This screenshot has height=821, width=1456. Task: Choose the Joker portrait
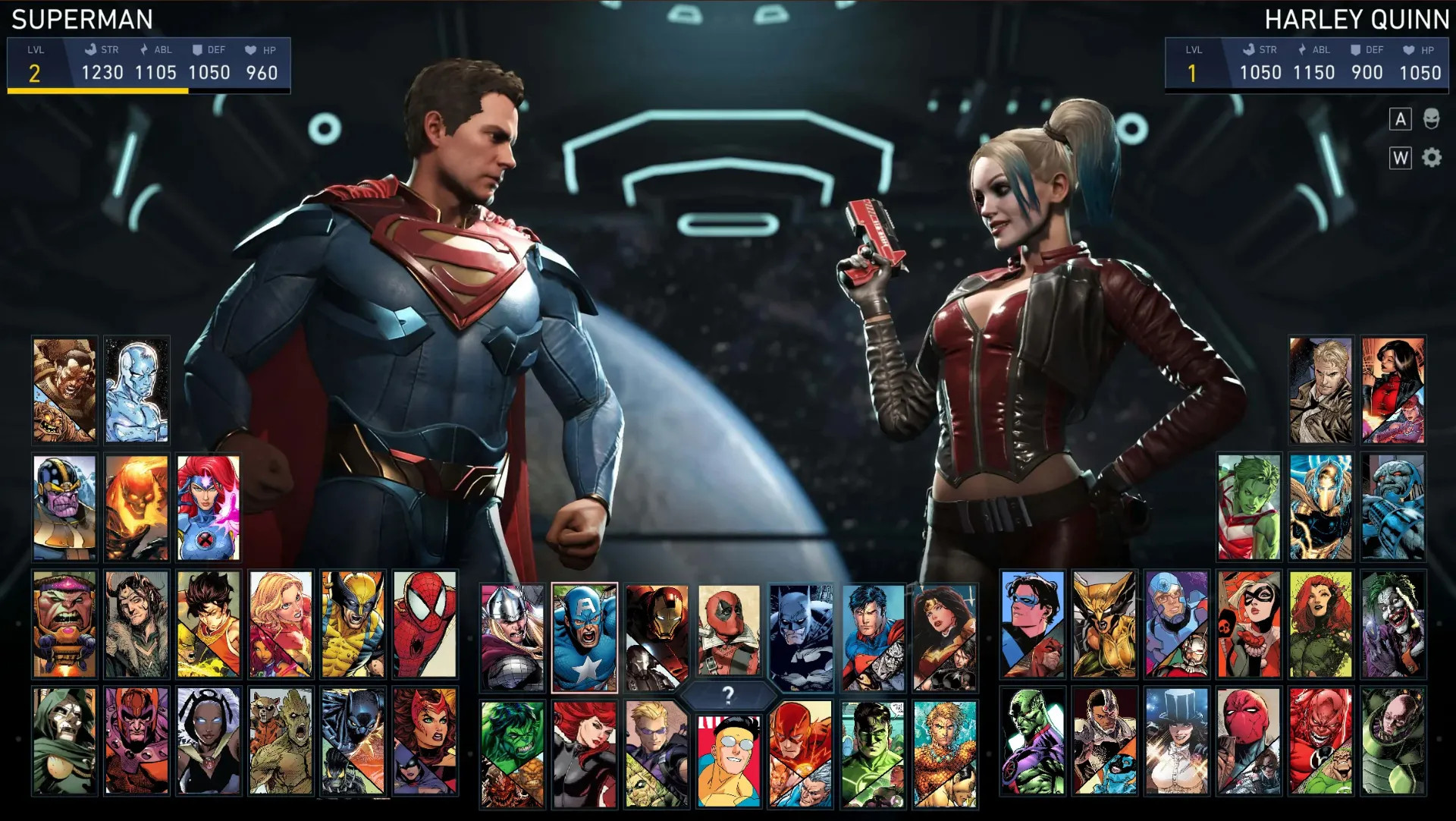(x=1392, y=624)
